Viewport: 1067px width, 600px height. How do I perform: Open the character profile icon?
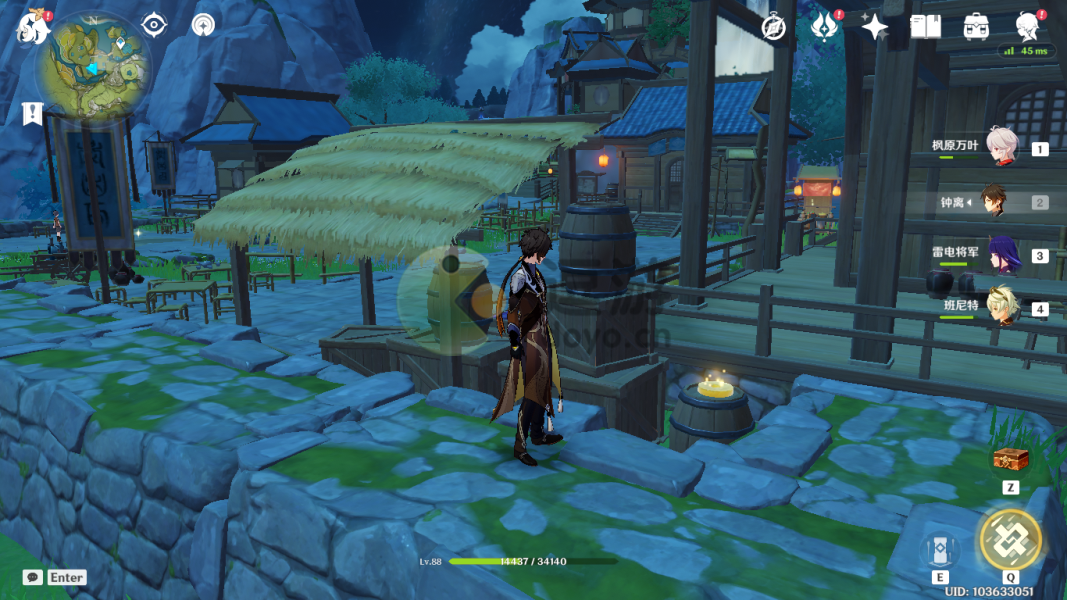click(1027, 26)
